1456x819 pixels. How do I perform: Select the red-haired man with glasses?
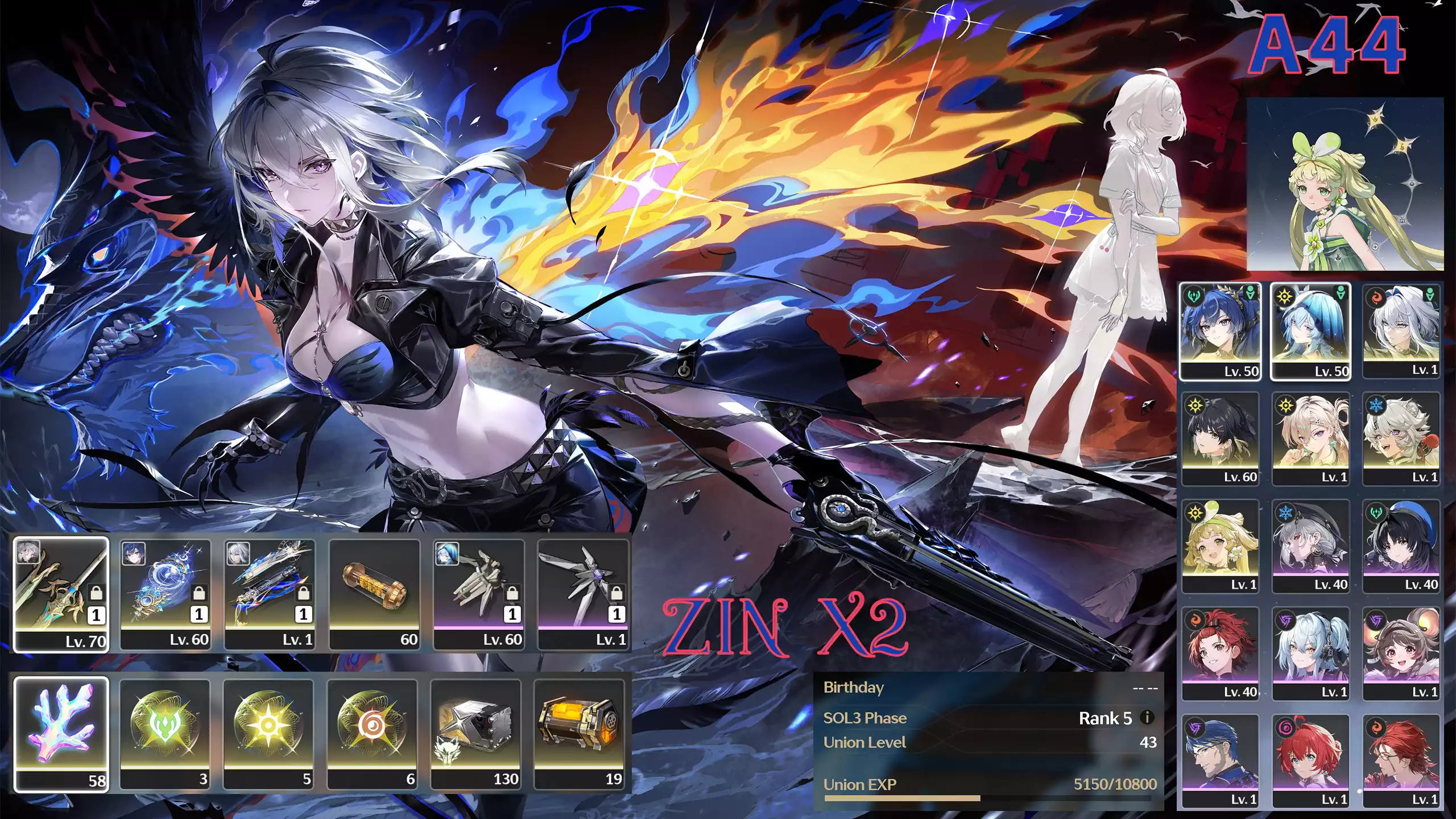click(x=1401, y=761)
